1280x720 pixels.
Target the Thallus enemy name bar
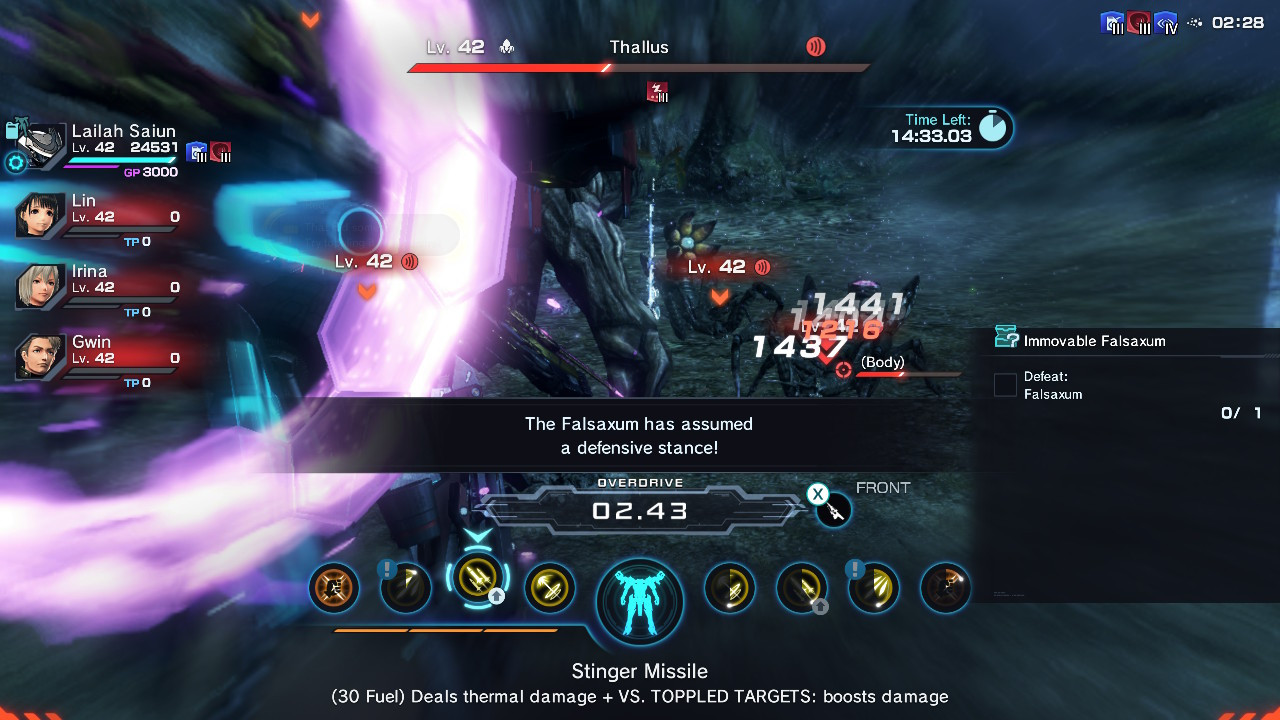coord(639,48)
